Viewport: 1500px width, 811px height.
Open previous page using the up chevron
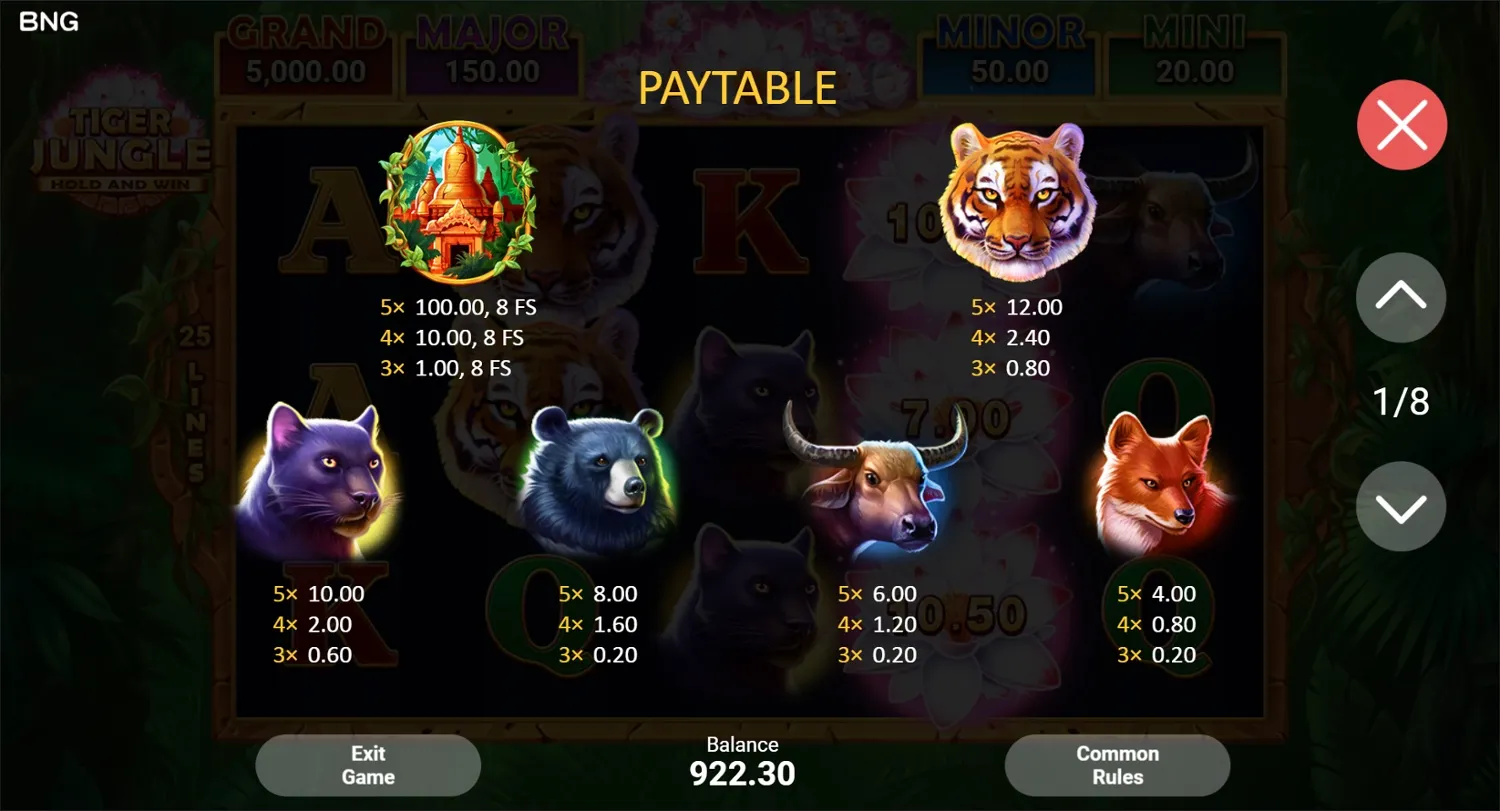(x=1400, y=297)
